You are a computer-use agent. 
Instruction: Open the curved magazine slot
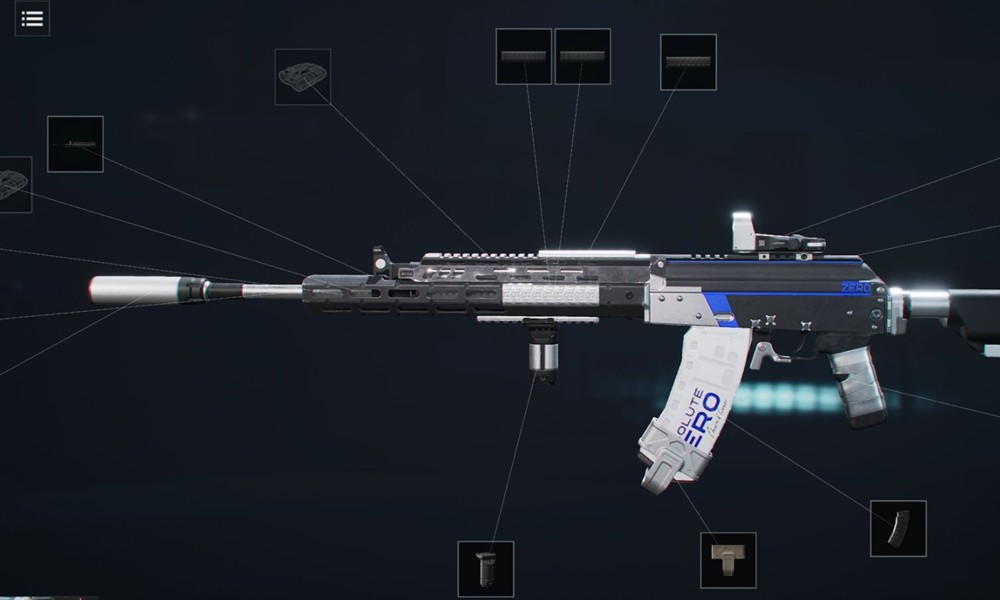click(x=898, y=528)
